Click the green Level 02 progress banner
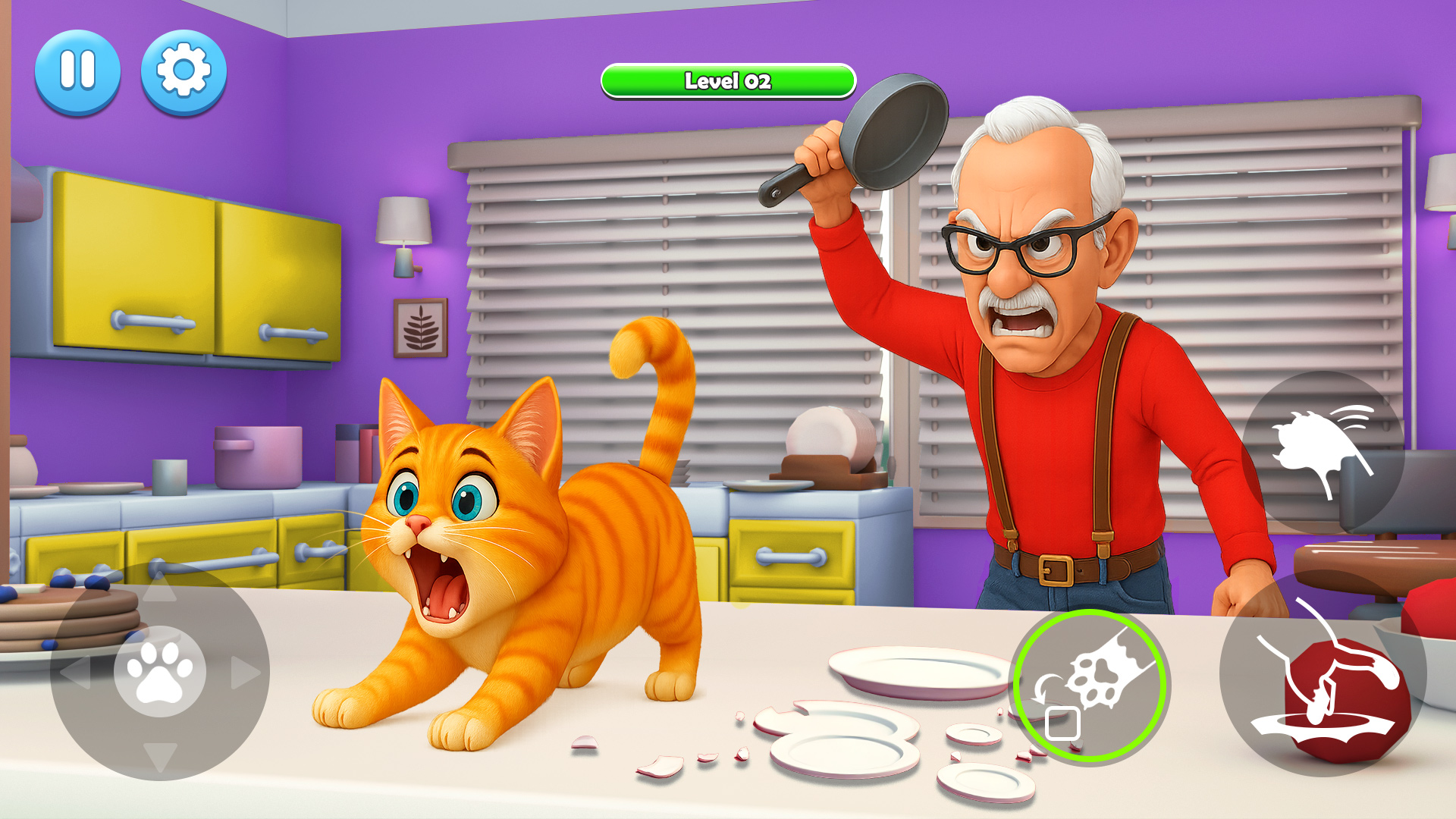The width and height of the screenshot is (1456, 819). [x=726, y=81]
